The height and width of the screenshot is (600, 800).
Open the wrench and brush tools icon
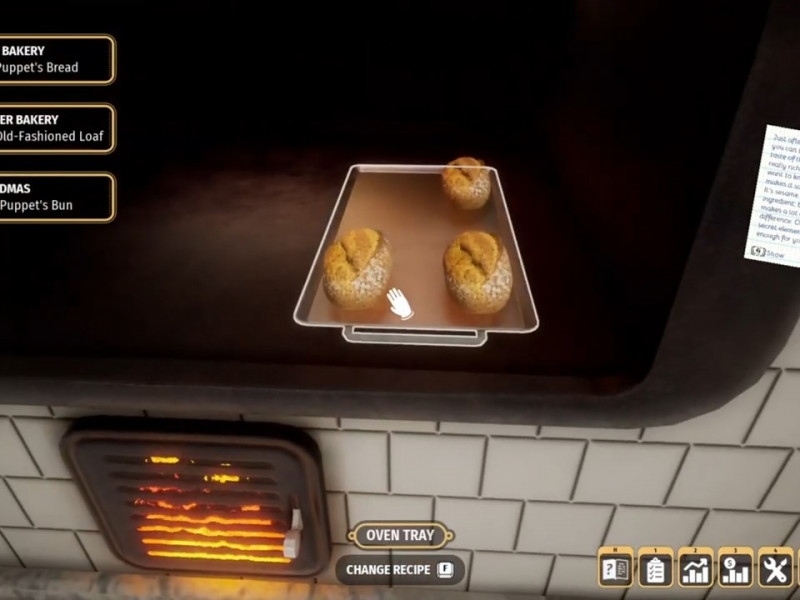pos(775,569)
